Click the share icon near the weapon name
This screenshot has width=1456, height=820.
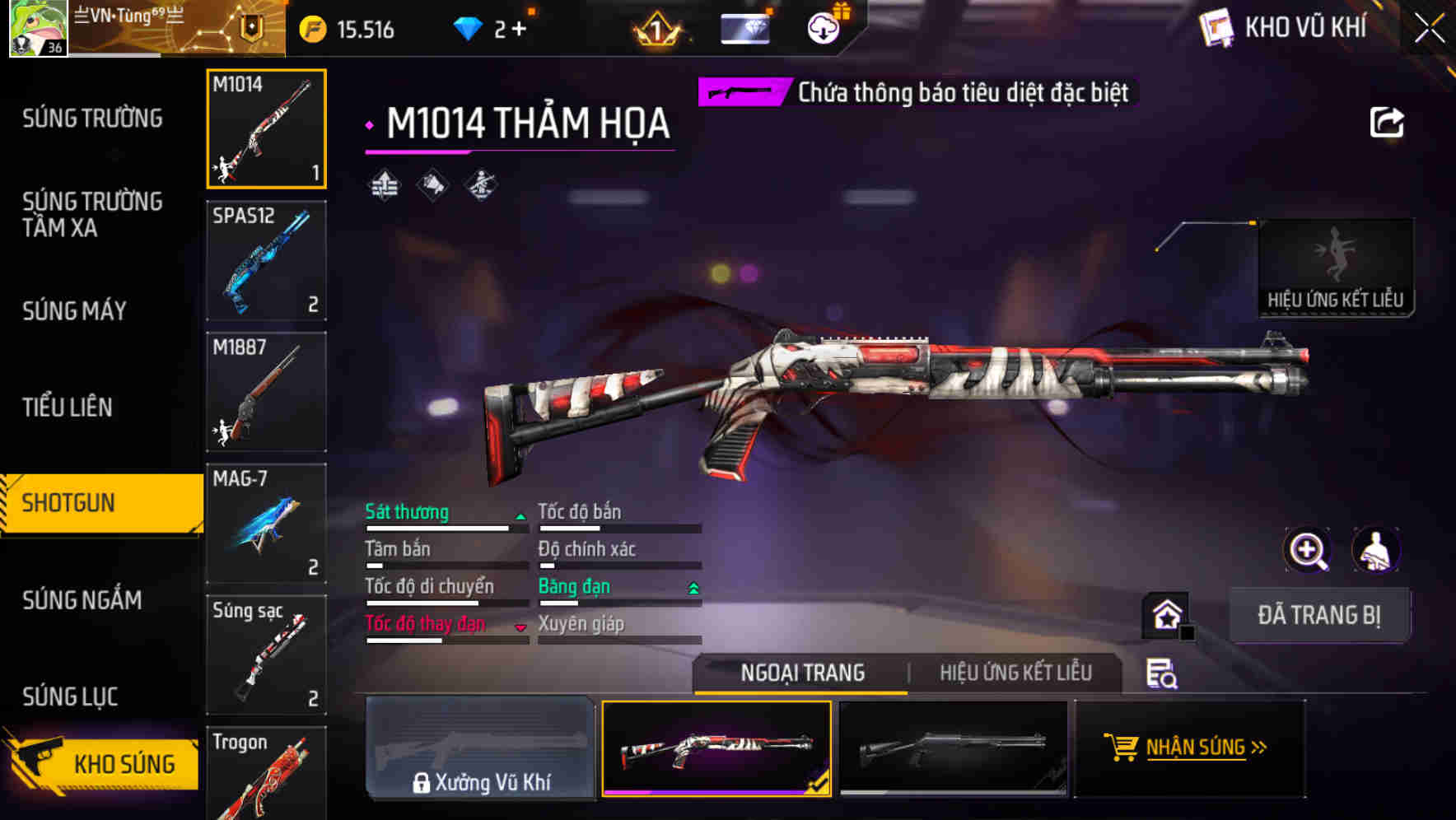point(1386,122)
